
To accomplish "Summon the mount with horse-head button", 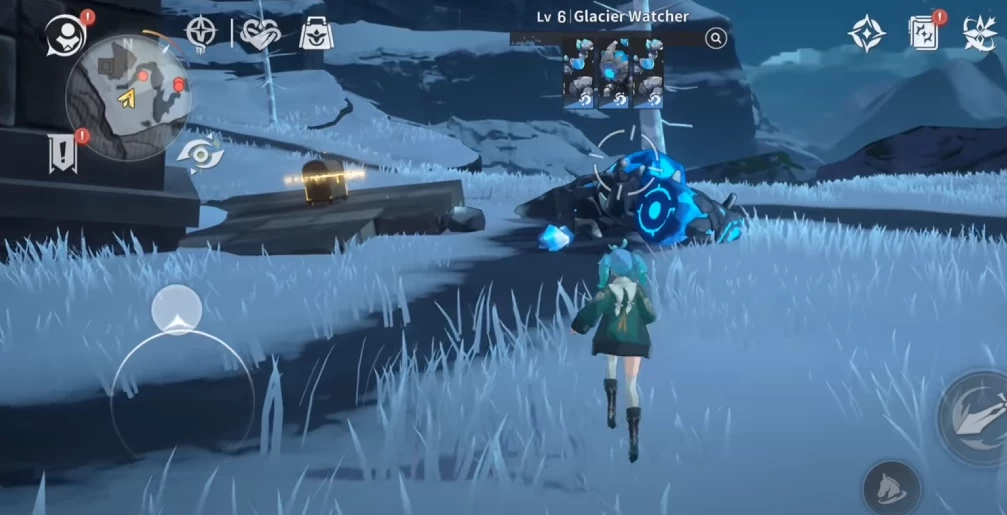I will tap(890, 487).
